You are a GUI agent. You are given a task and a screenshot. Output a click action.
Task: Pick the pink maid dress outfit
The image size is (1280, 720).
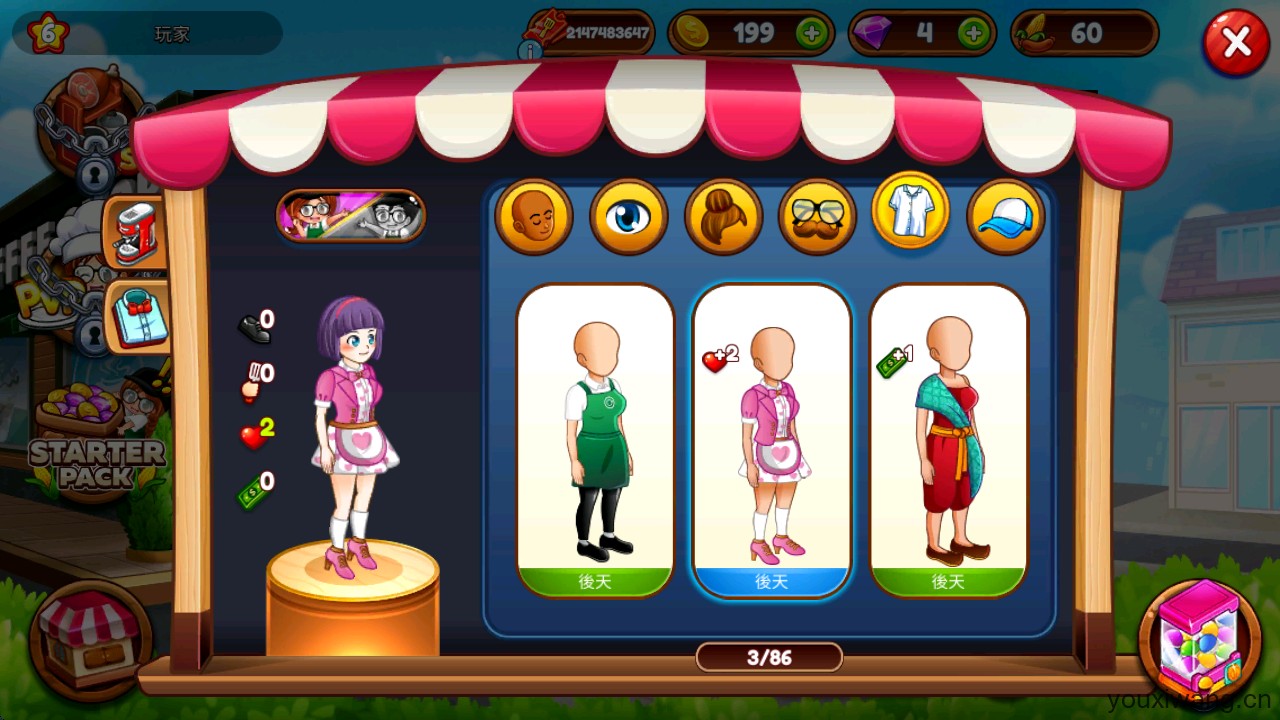point(771,440)
